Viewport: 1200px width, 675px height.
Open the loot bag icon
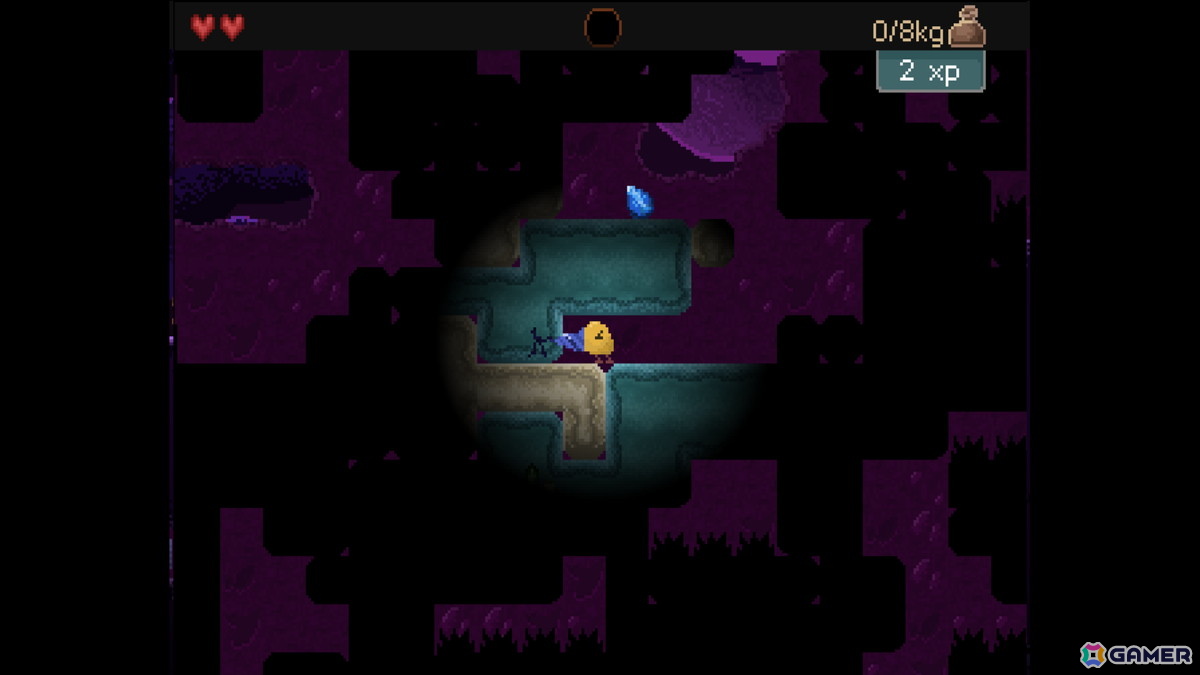coord(967,27)
